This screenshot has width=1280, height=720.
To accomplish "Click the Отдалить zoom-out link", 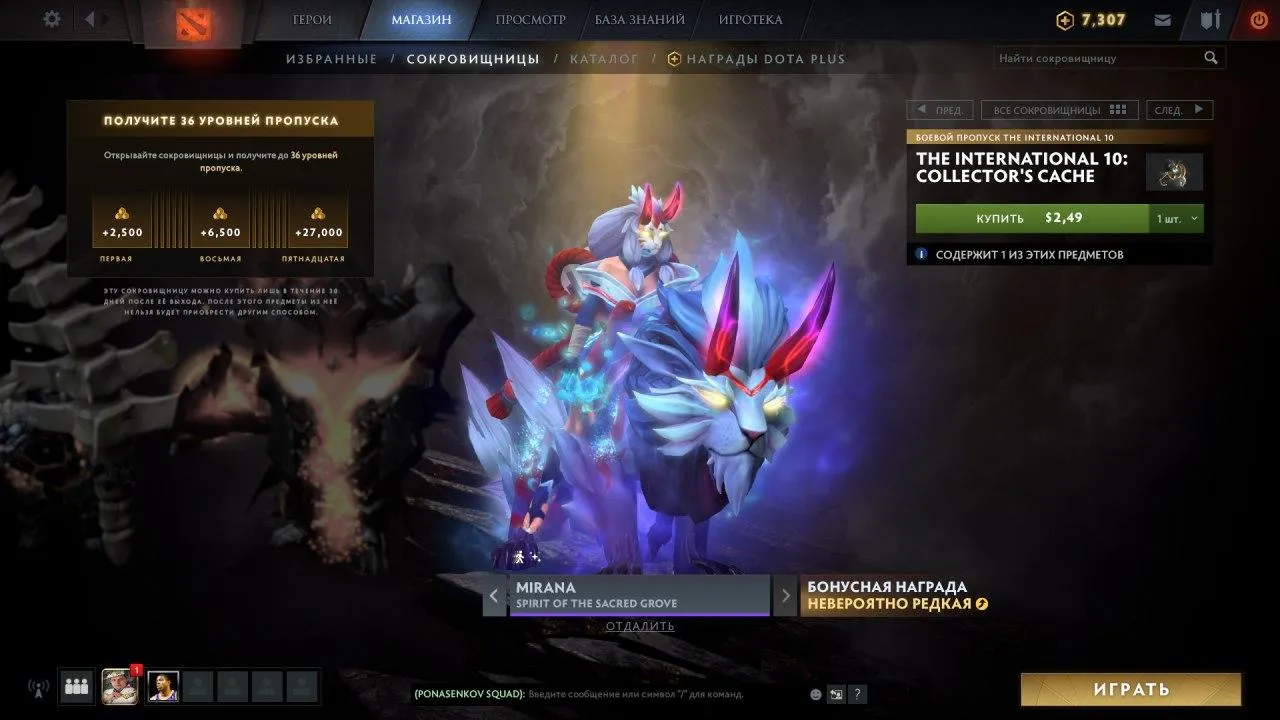I will point(640,627).
